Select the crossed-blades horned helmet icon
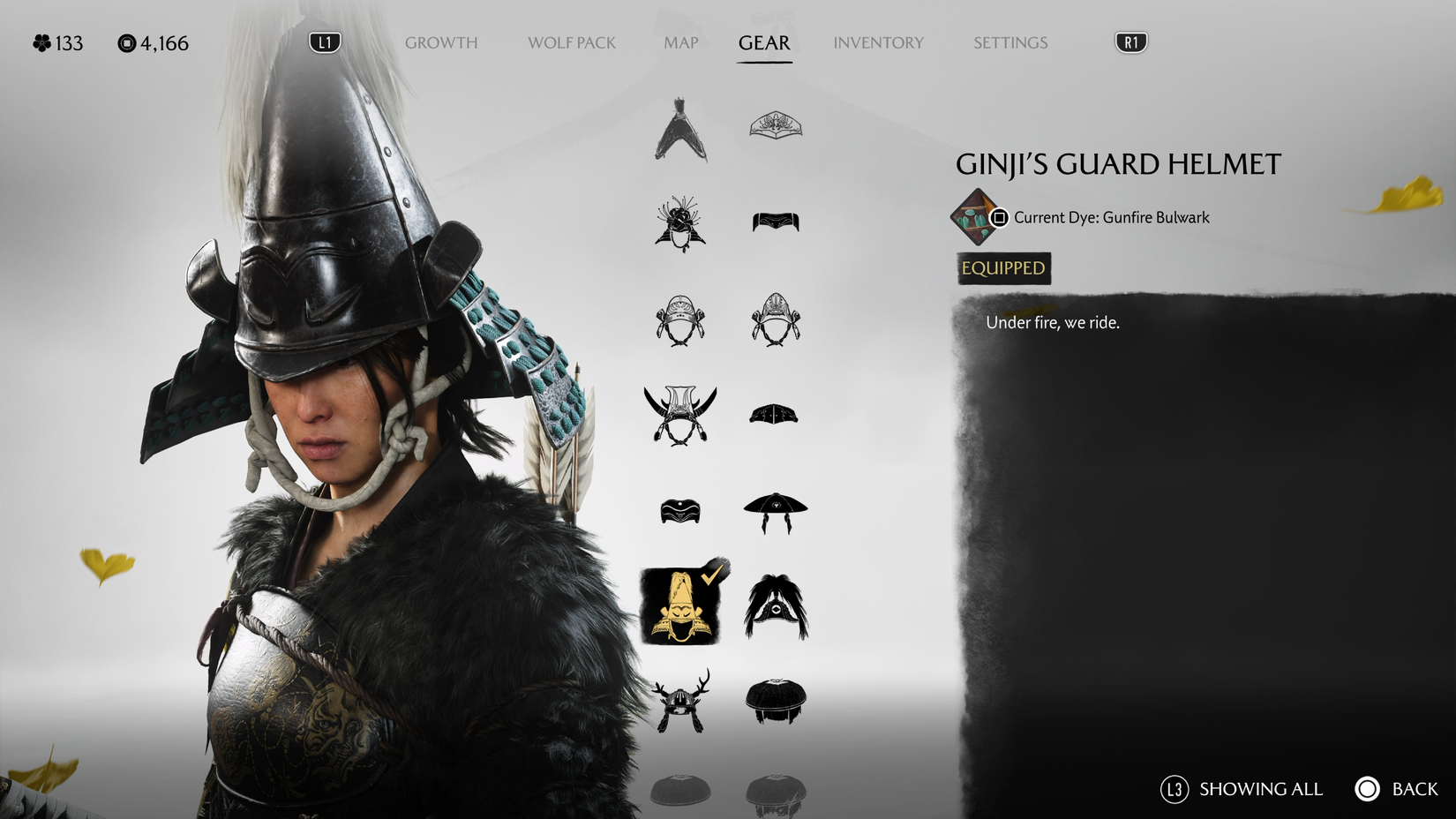Image resolution: width=1456 pixels, height=819 pixels. 679,415
